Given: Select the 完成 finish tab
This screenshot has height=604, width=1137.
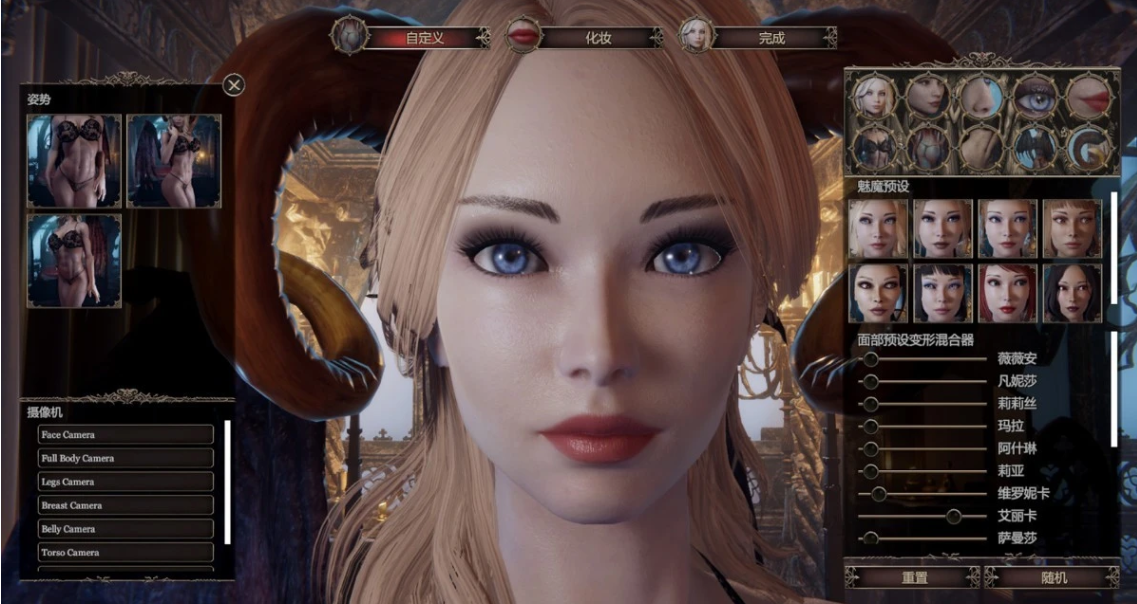Looking at the screenshot, I should [x=771, y=38].
